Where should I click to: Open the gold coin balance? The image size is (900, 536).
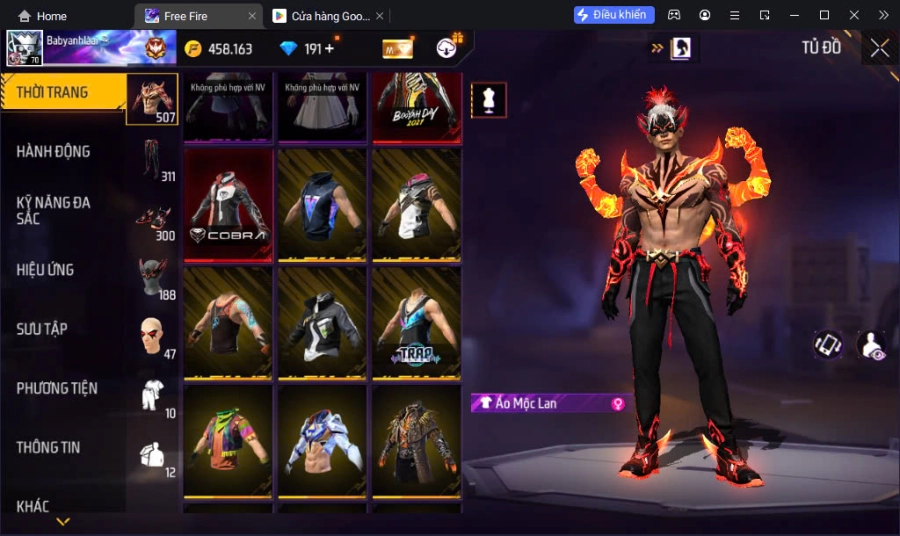[218, 49]
